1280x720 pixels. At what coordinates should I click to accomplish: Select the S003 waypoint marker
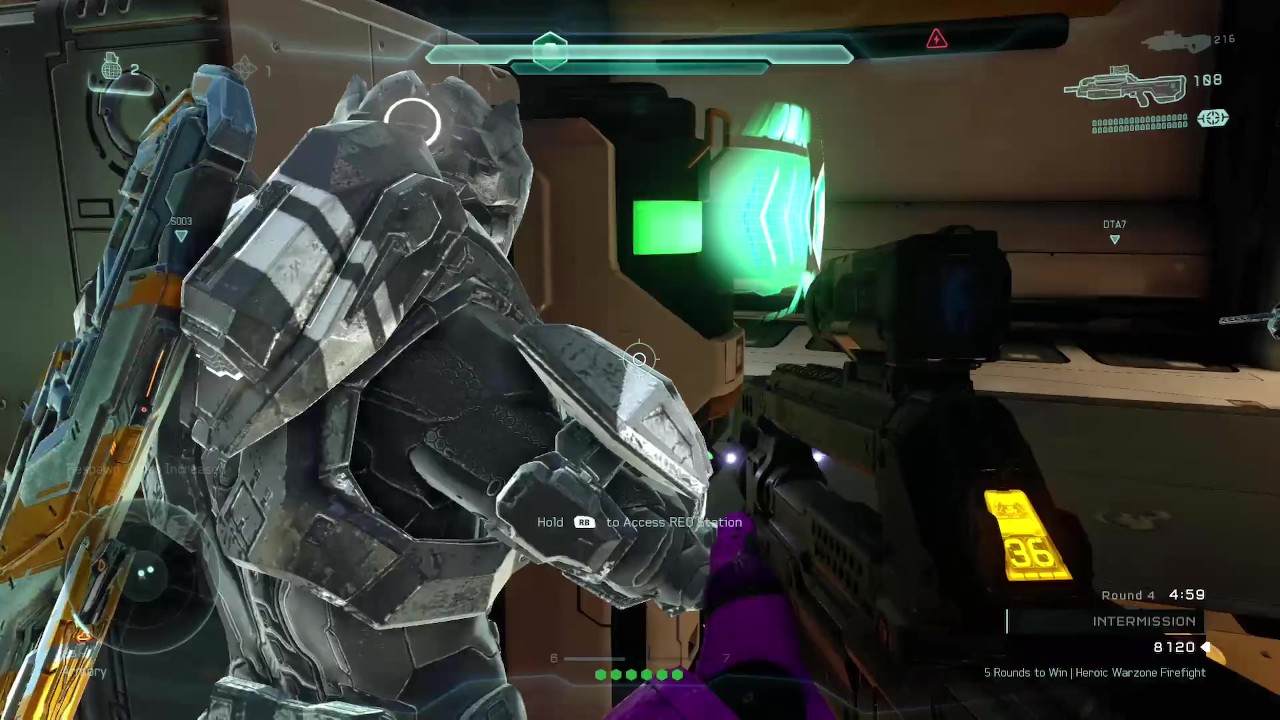pos(181,235)
